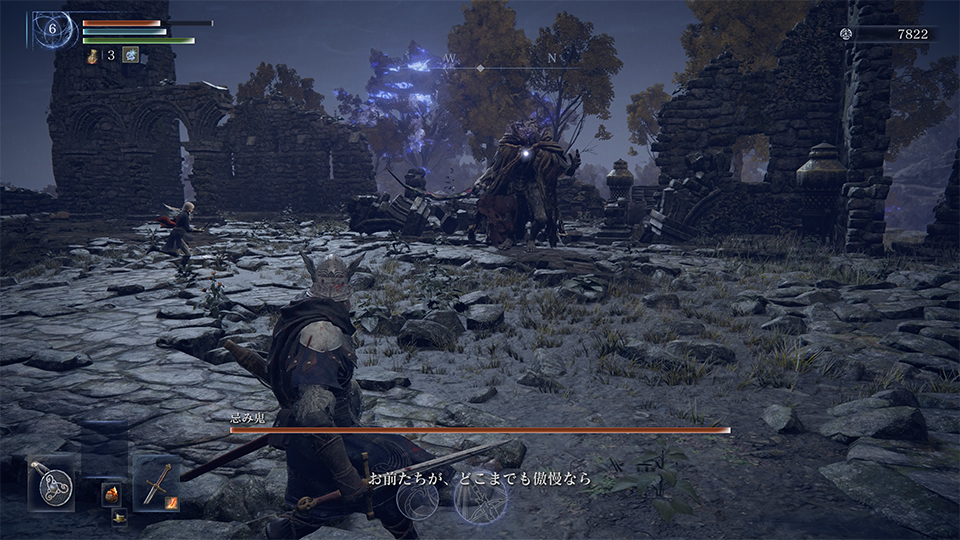Click the compass bar's diamond marker
This screenshot has height=540, width=960.
point(480,67)
